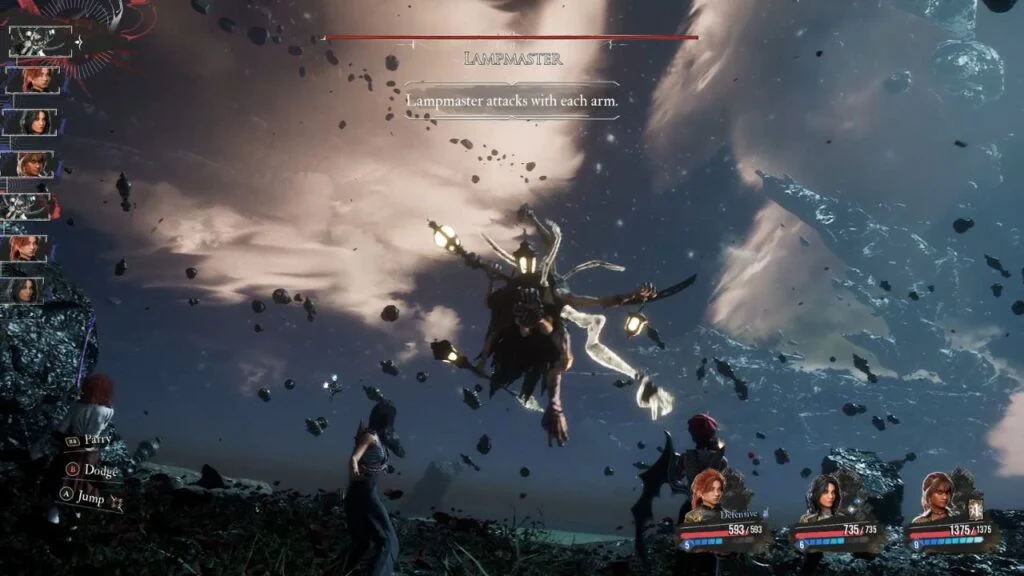The width and height of the screenshot is (1024, 576).
Task: Select the red-haired party member's portrait
Action: [x=706, y=493]
